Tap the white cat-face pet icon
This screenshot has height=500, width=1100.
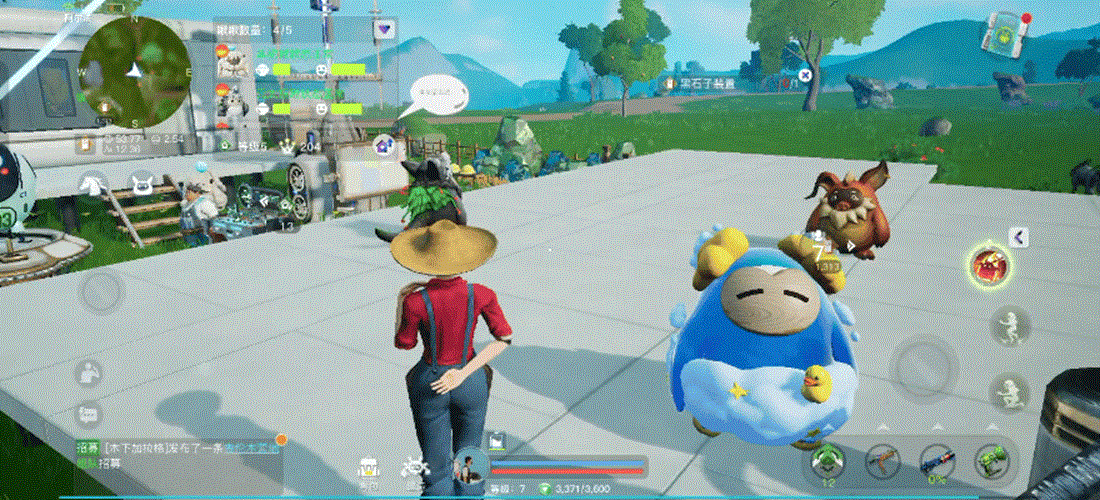(x=140, y=184)
